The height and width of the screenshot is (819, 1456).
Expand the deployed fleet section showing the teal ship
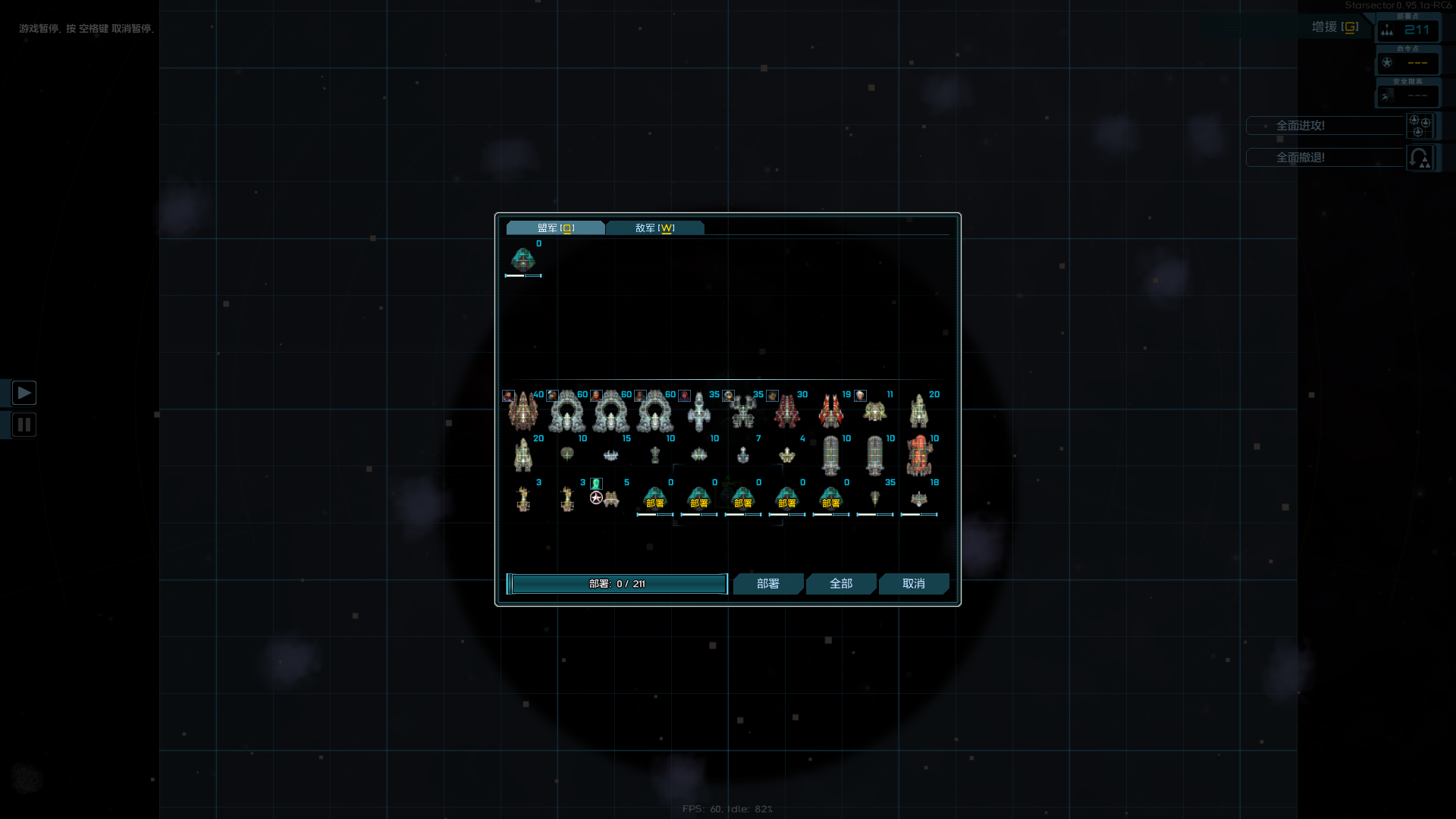pos(524,260)
